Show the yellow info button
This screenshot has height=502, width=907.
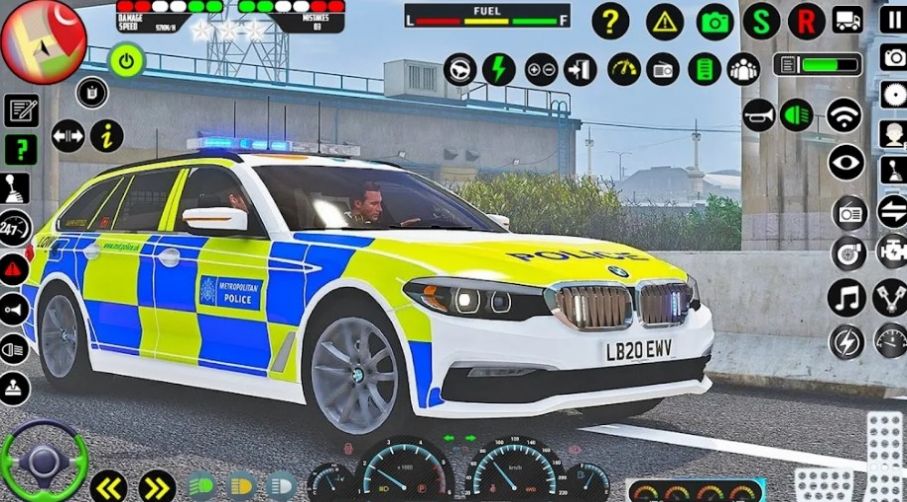(x=107, y=135)
